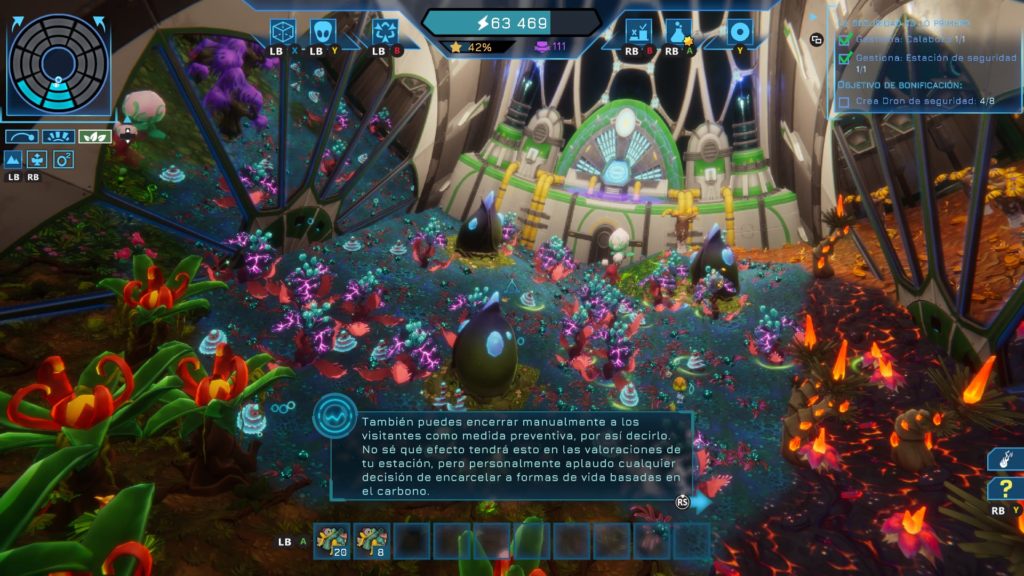Collapse the objectives panel with its arrow
The width and height of the screenshot is (1024, 576).
point(815,16)
